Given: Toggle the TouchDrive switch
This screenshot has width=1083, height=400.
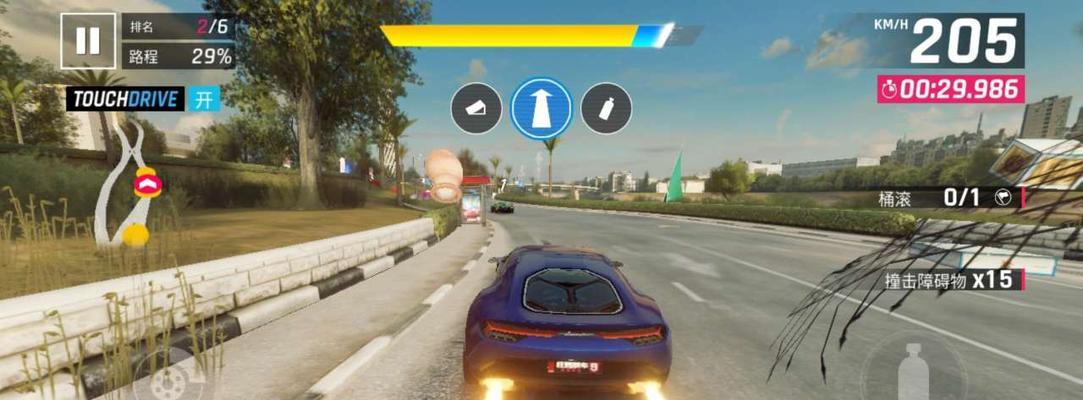Looking at the screenshot, I should tap(204, 99).
